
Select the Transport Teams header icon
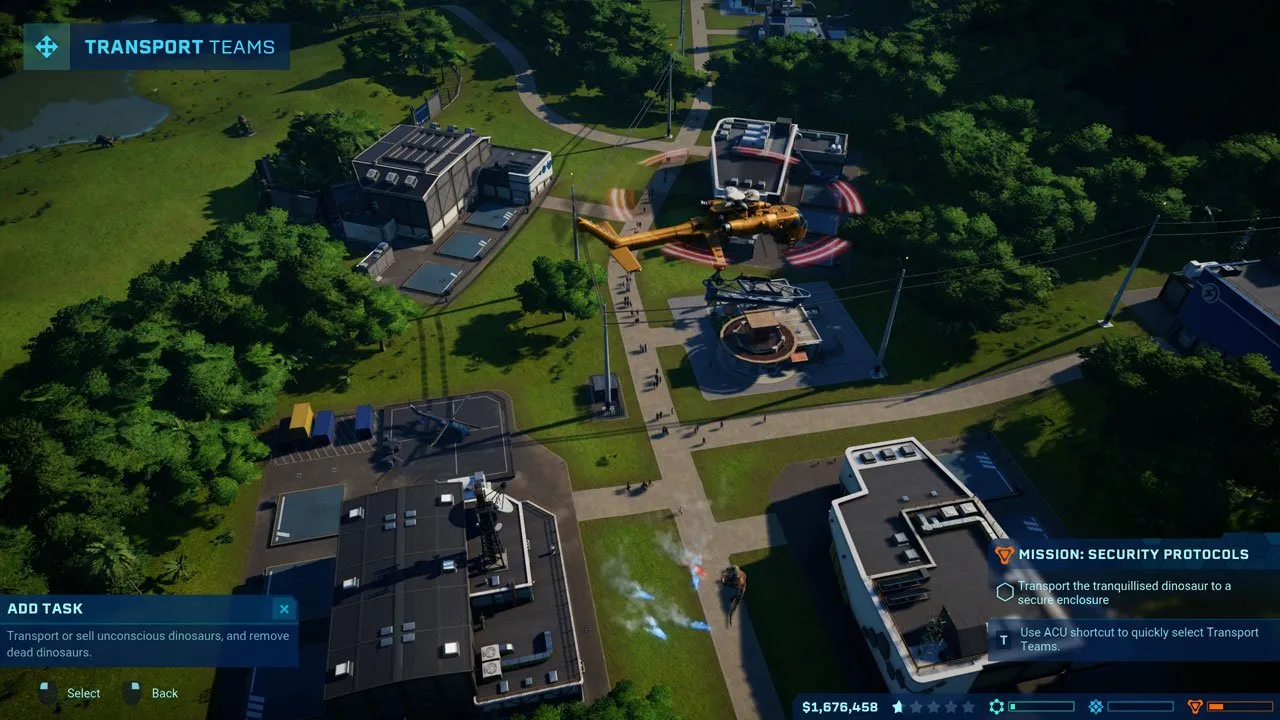coord(46,47)
